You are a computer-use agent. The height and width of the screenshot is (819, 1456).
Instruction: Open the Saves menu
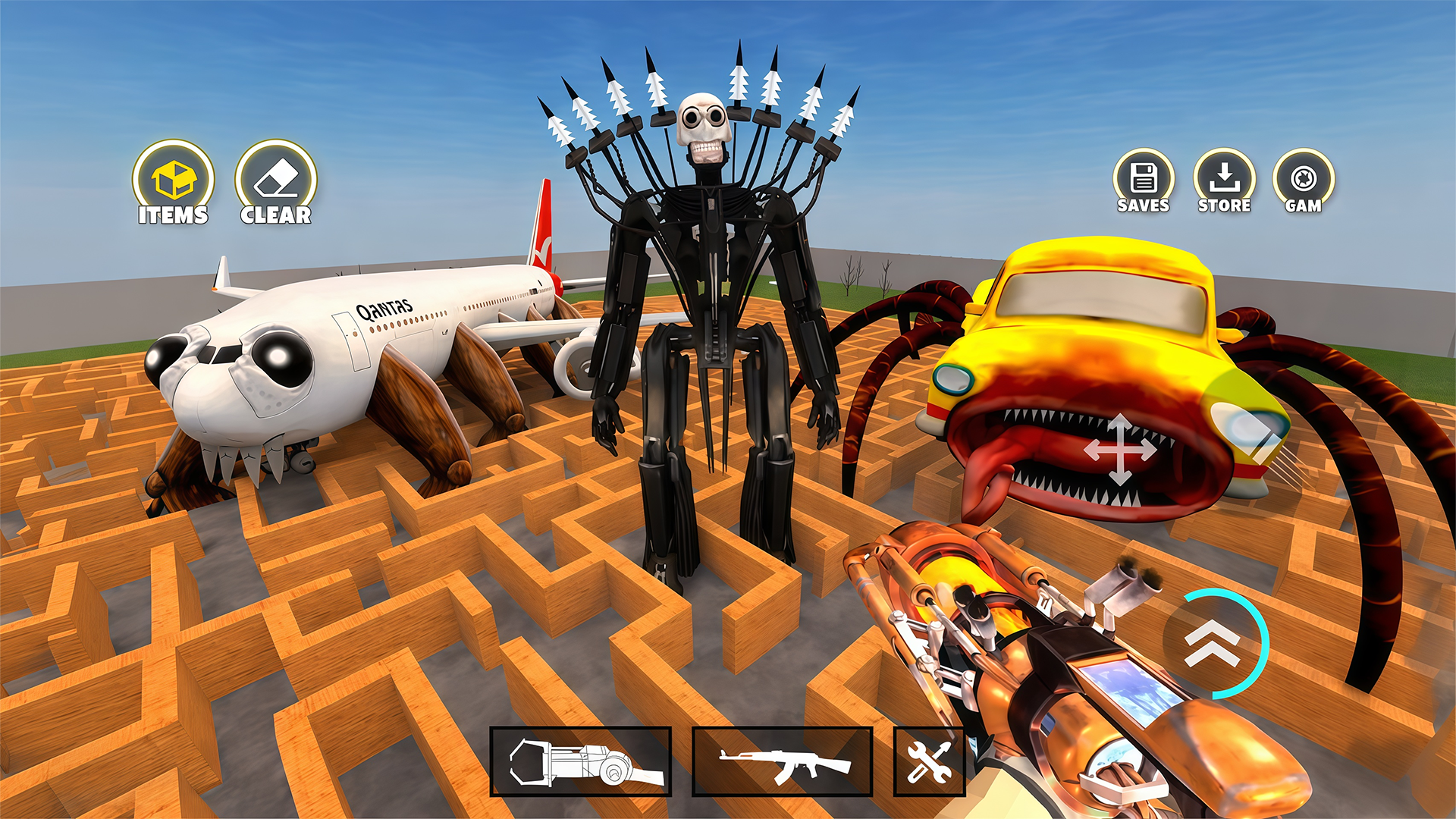[1143, 180]
